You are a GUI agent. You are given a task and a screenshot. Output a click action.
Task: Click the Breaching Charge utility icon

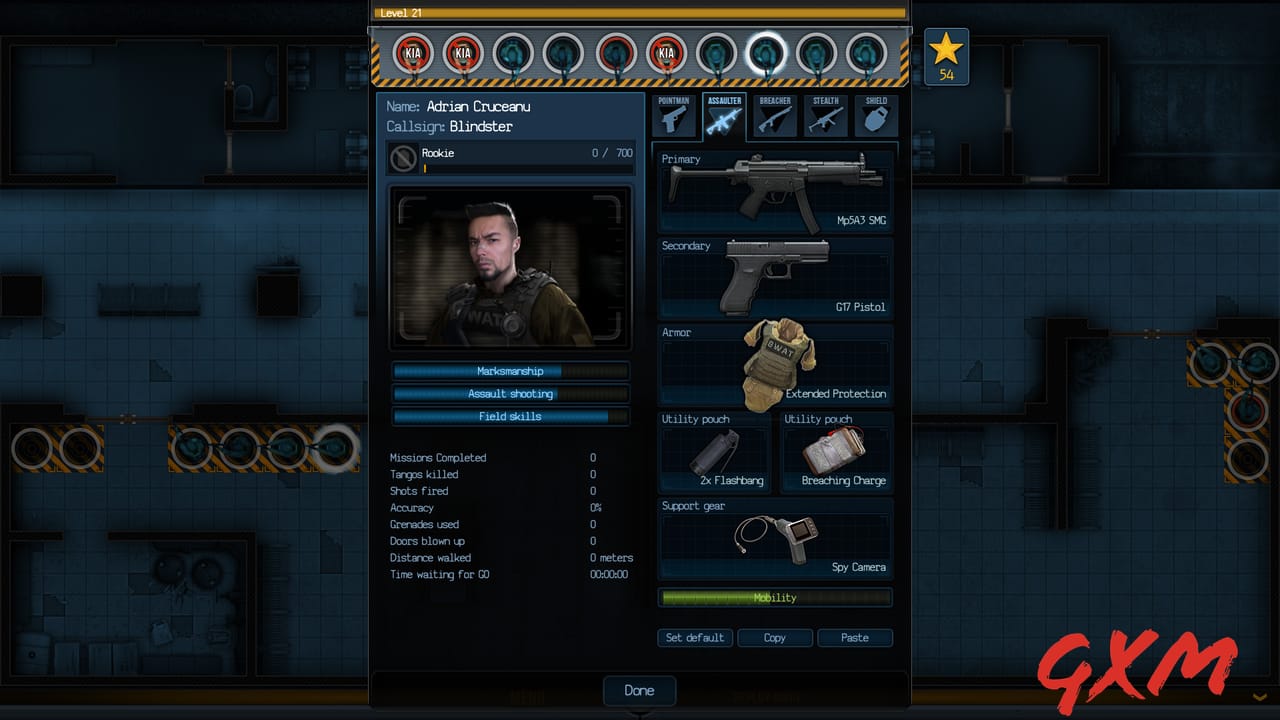click(837, 452)
